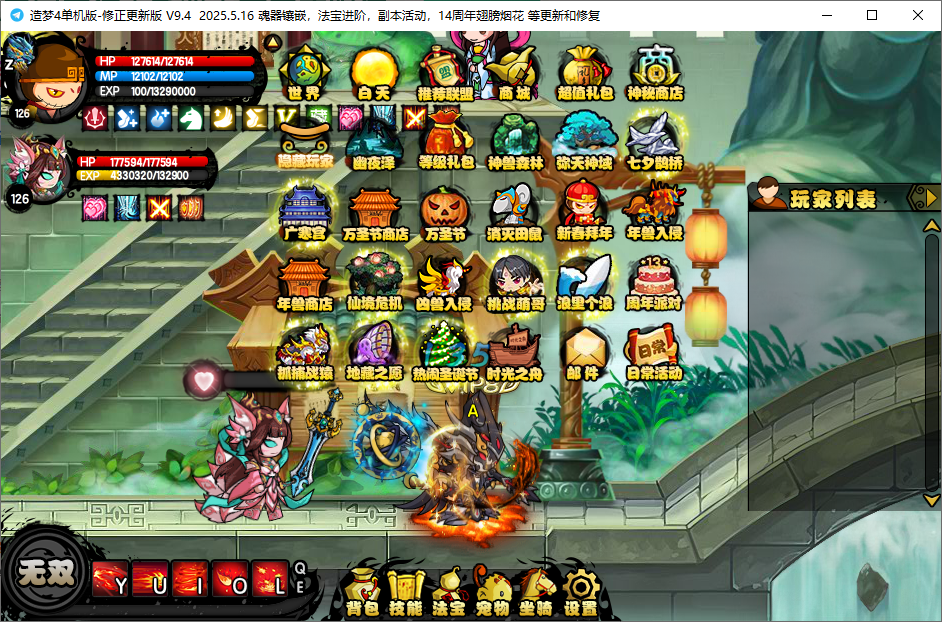Viewport: 942px width, 622px height.
Task: Open the 坐骑 mount menu
Action: 537,591
